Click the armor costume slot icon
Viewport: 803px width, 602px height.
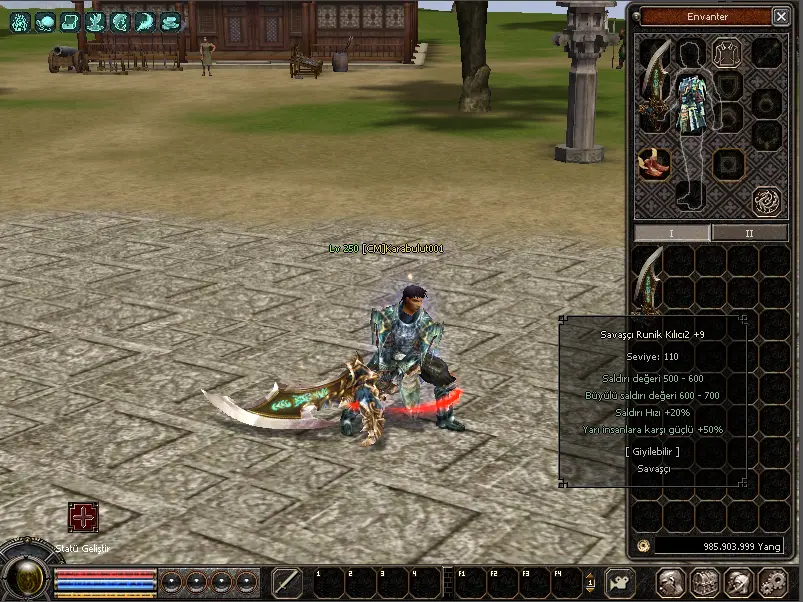click(x=725, y=52)
